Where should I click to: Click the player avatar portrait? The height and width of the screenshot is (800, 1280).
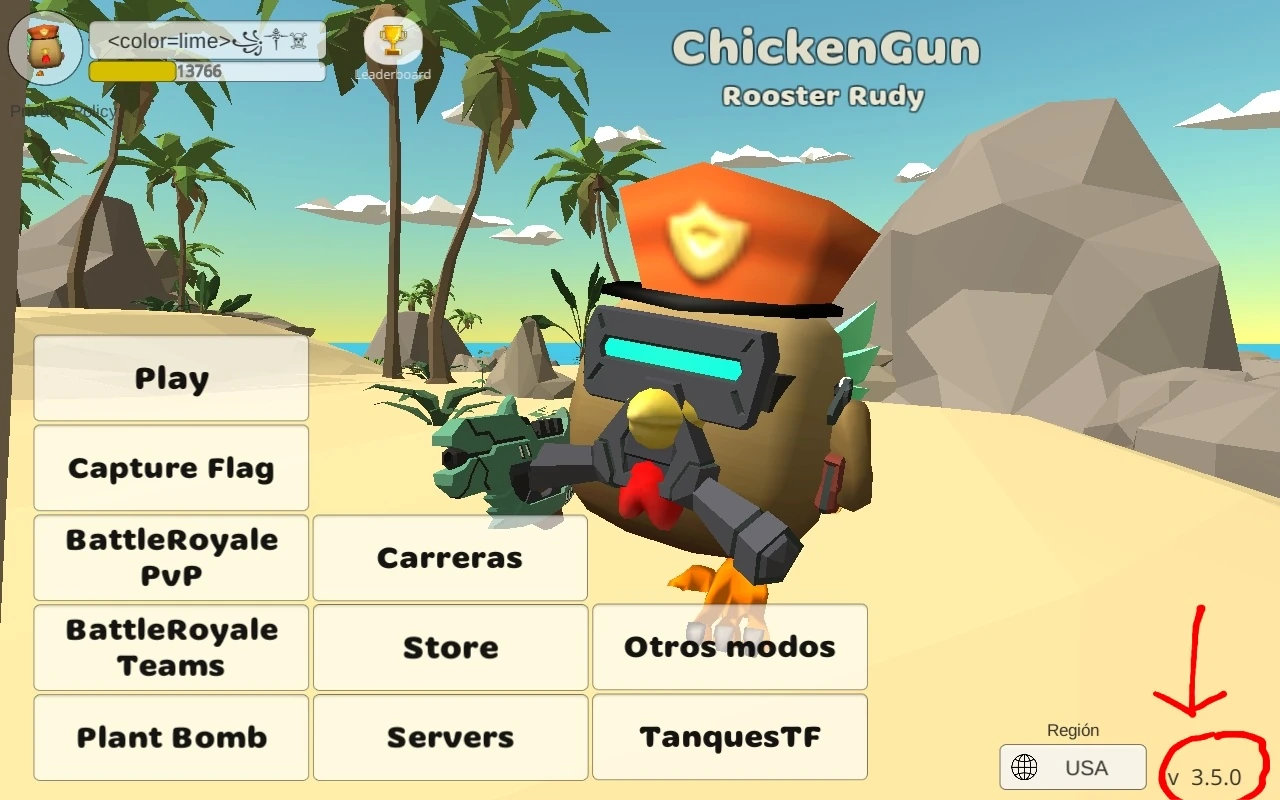[44, 48]
